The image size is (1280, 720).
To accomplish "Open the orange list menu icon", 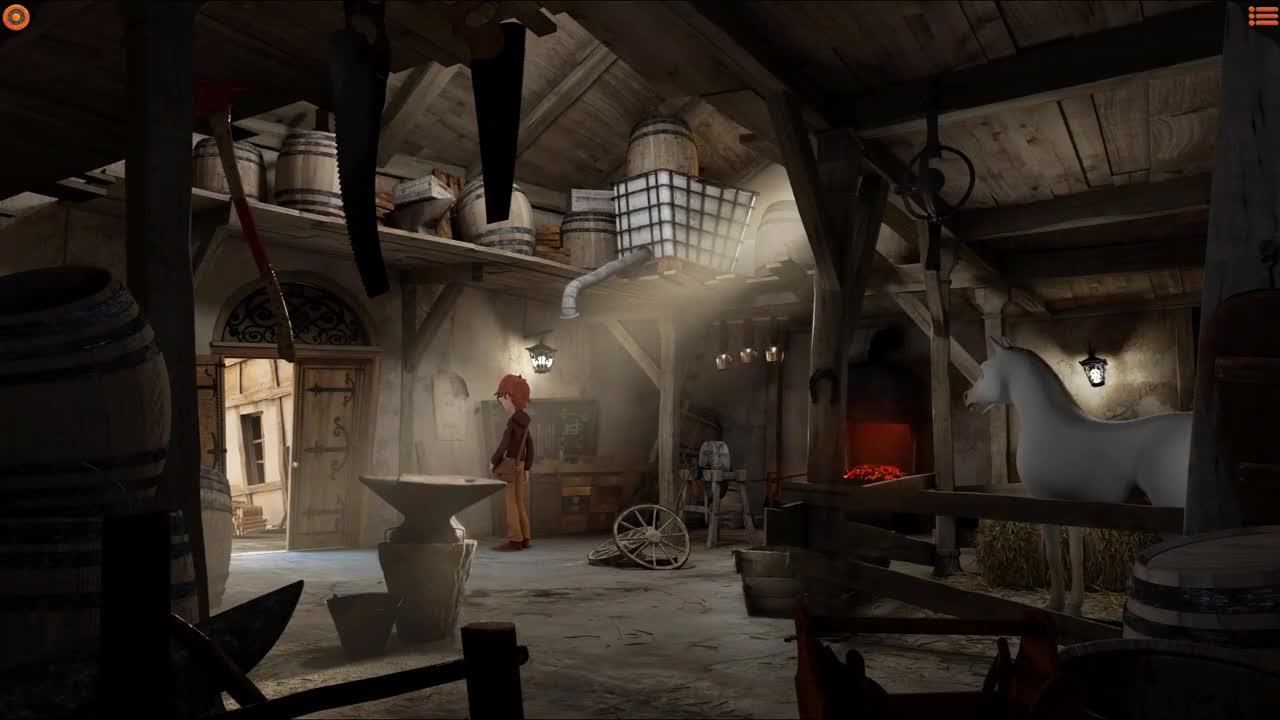I will (1262, 16).
